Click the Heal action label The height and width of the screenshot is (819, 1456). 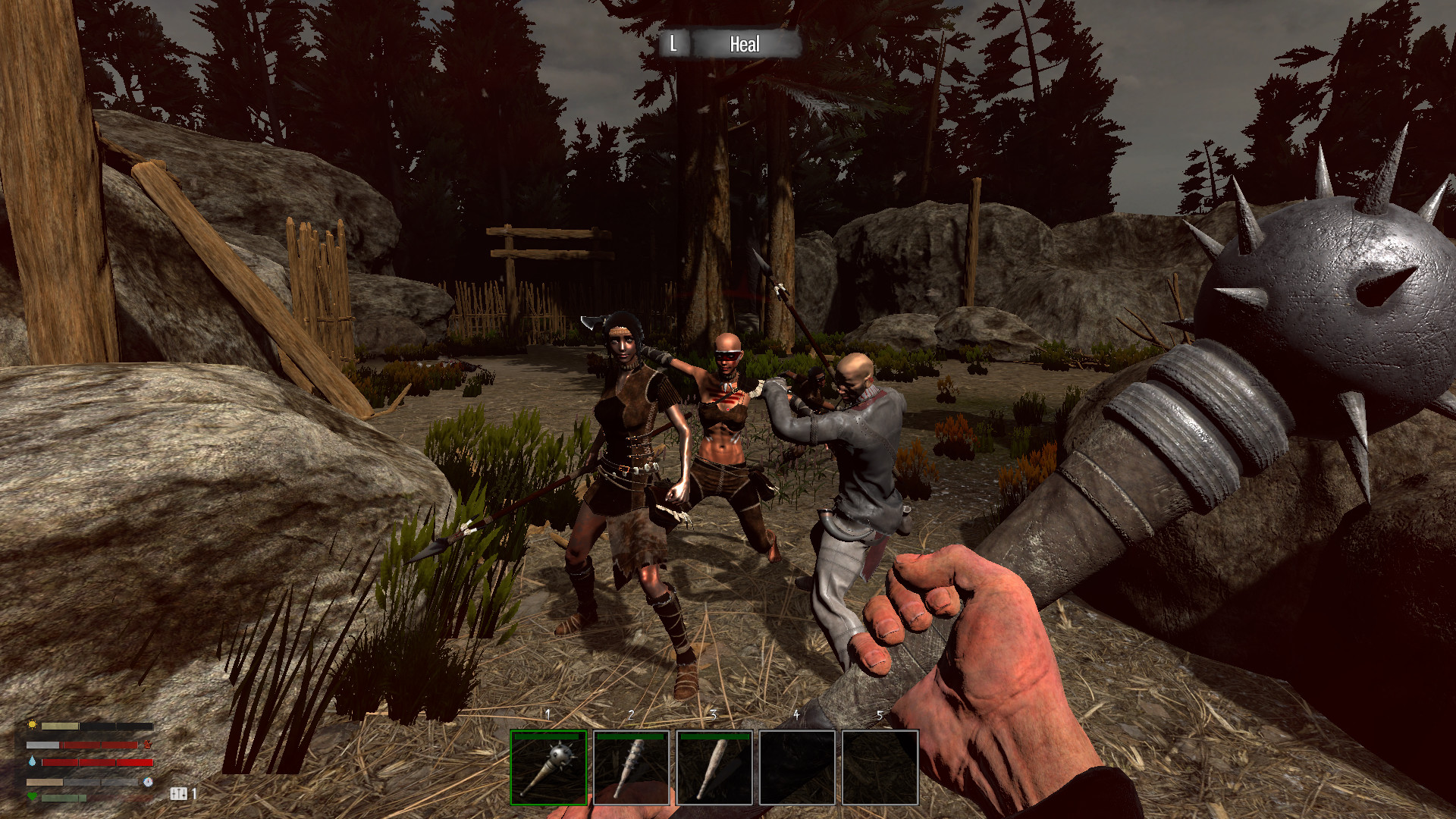click(744, 45)
